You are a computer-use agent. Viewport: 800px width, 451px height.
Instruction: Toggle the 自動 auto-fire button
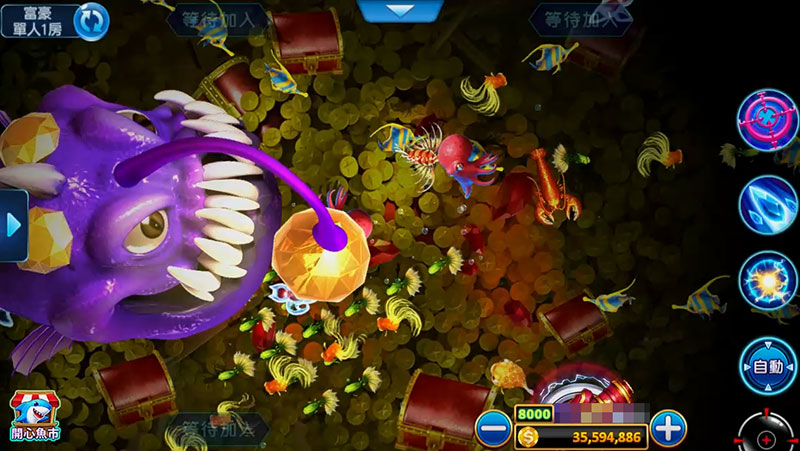tap(767, 365)
